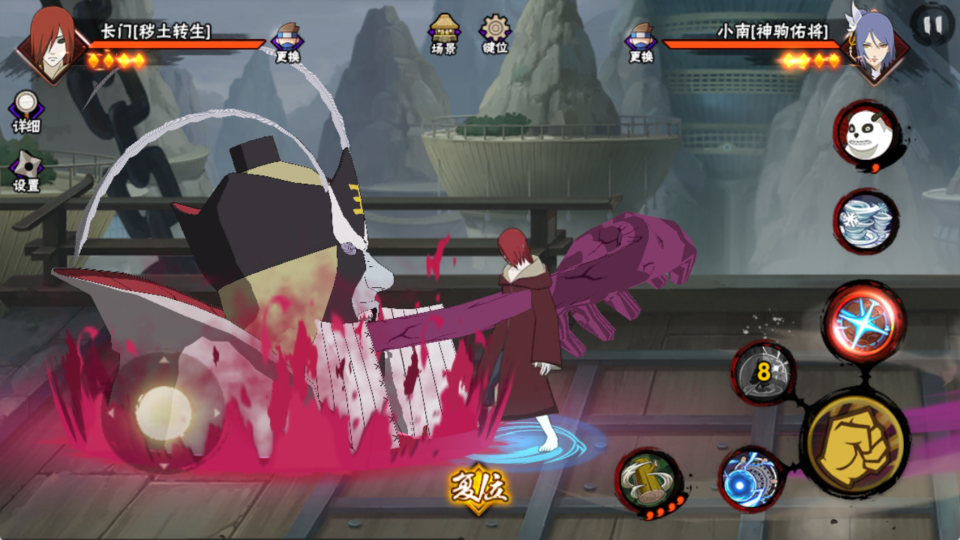This screenshot has width=960, height=540.
Task: Open the 场景 scene selector
Action: tap(444, 33)
